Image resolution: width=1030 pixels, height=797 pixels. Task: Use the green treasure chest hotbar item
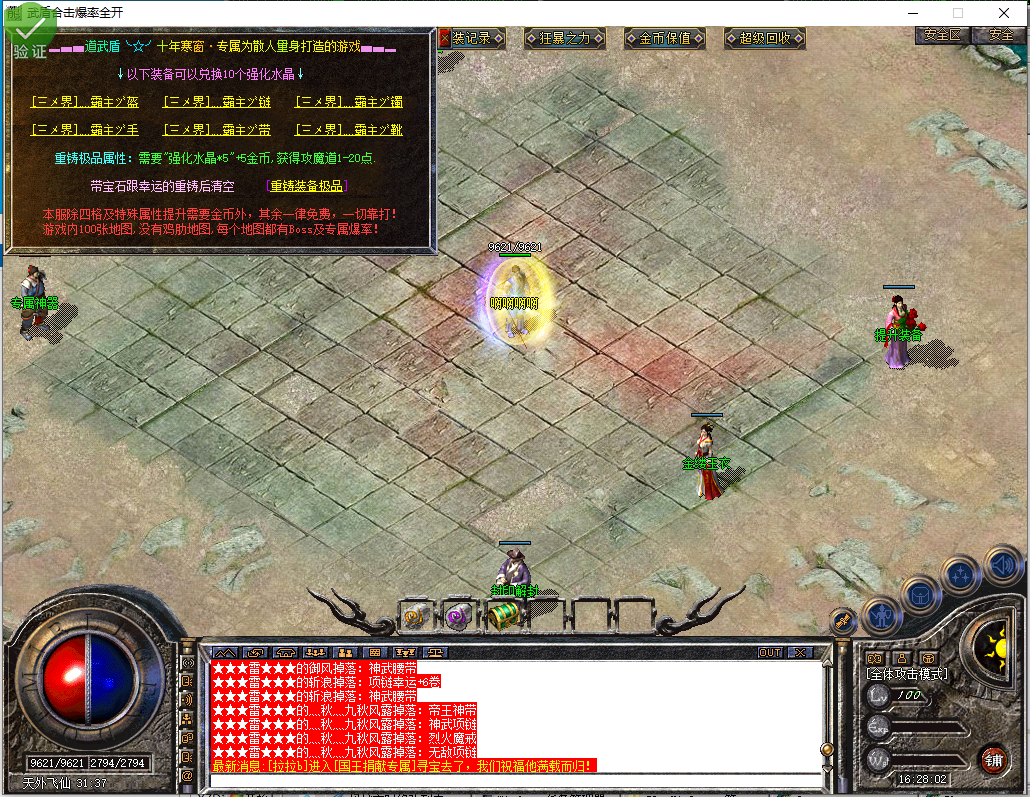pos(502,615)
